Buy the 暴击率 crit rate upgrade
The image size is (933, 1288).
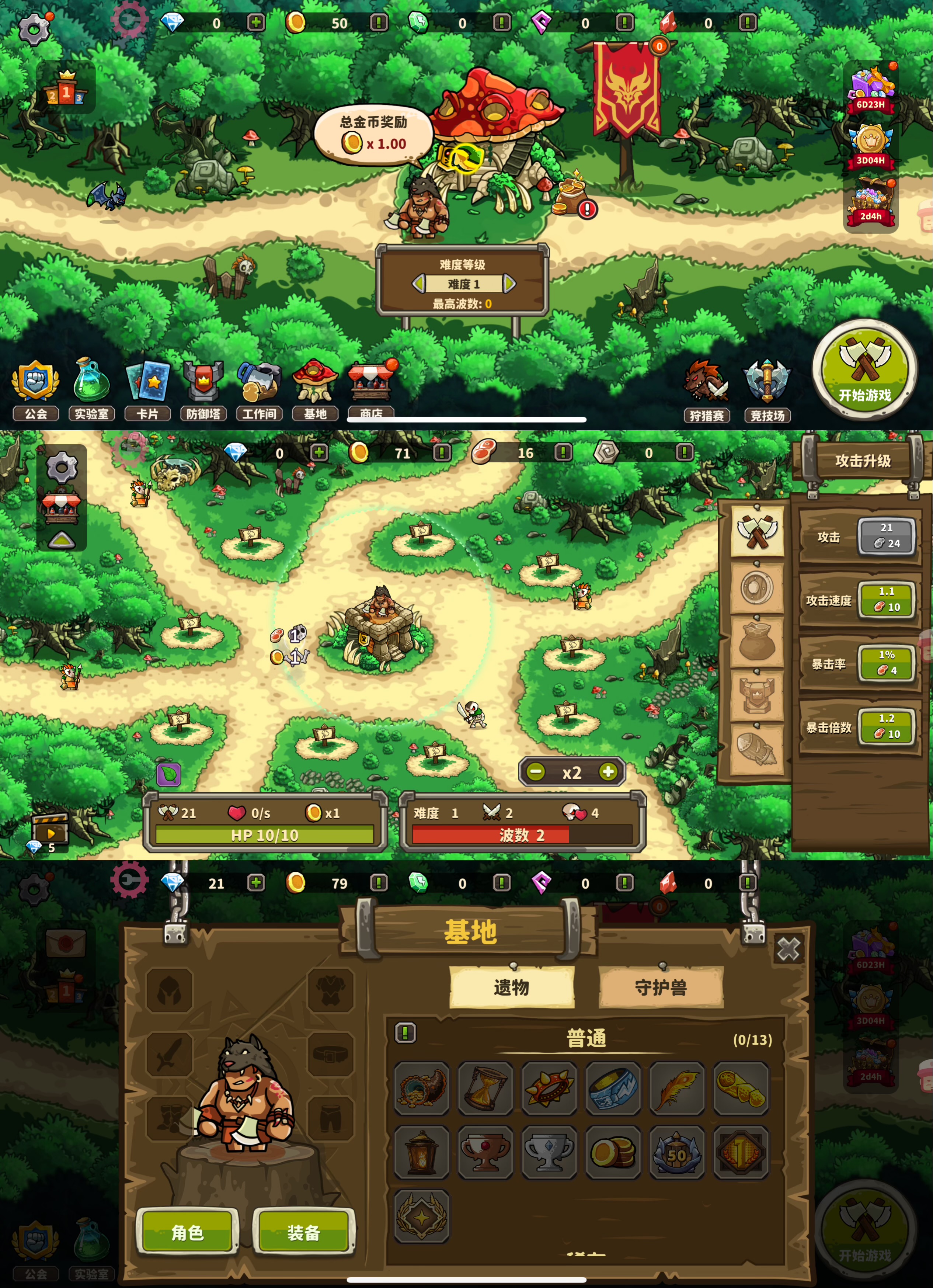coord(887,663)
